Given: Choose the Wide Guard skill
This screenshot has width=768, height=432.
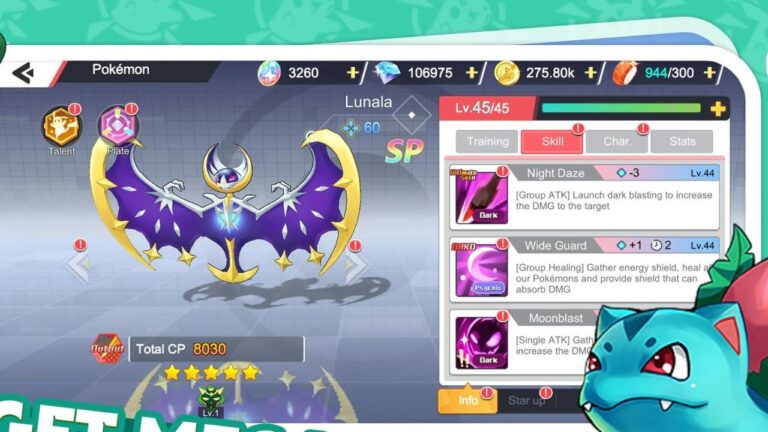Looking at the screenshot, I should tap(584, 269).
